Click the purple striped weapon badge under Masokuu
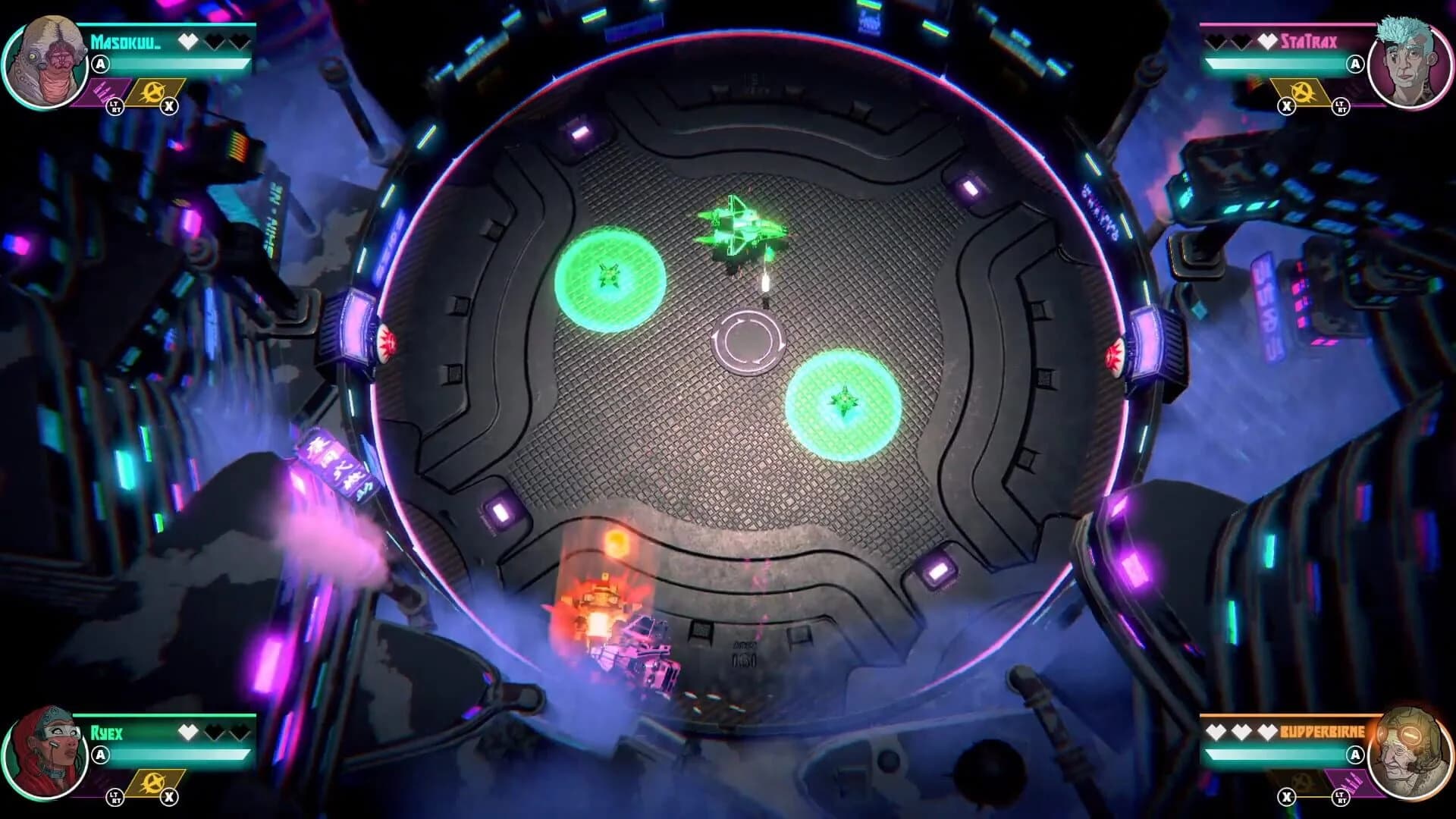Image resolution: width=1456 pixels, height=819 pixels. pos(106,93)
